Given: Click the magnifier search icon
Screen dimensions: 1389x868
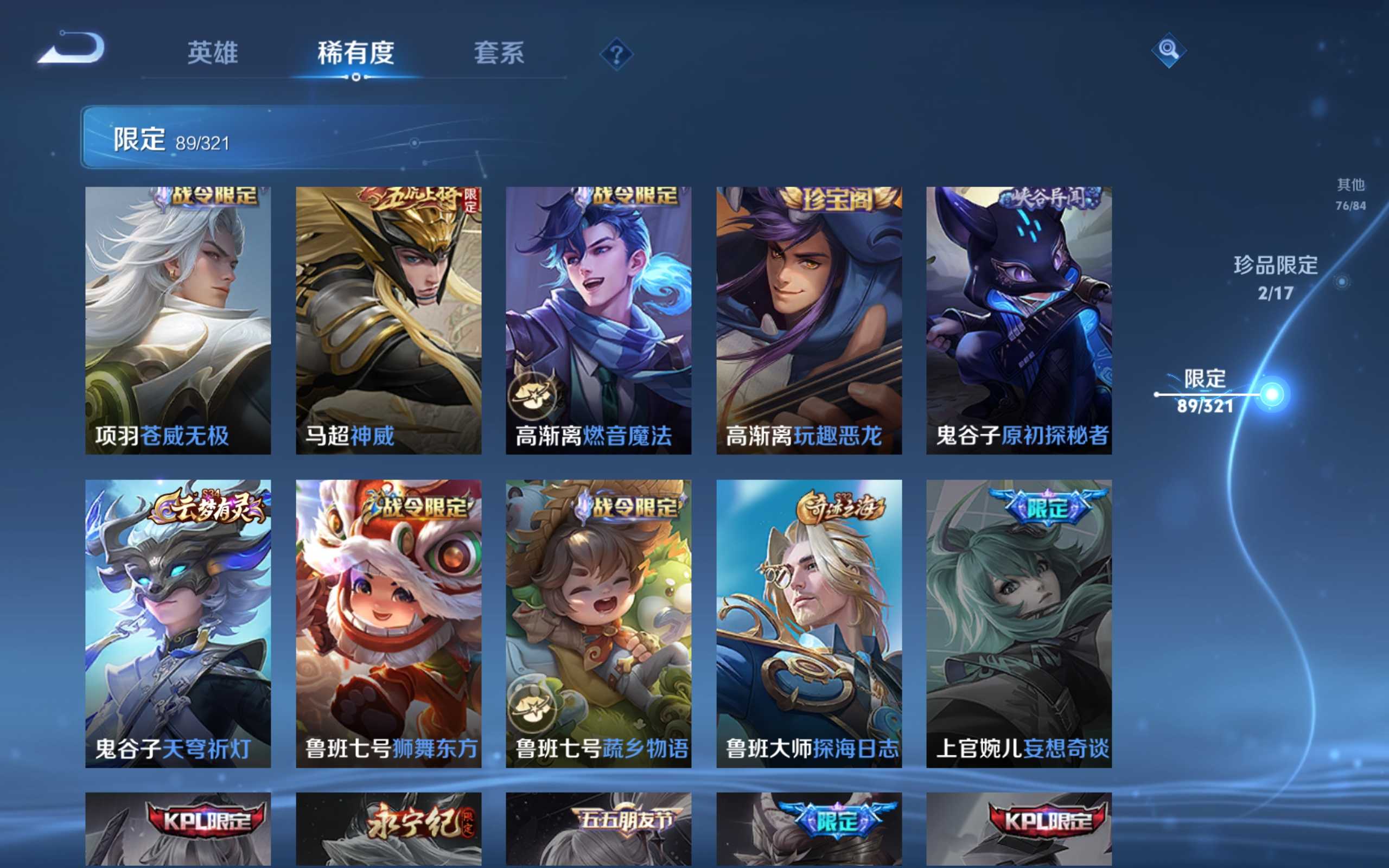Looking at the screenshot, I should coord(1168,50).
